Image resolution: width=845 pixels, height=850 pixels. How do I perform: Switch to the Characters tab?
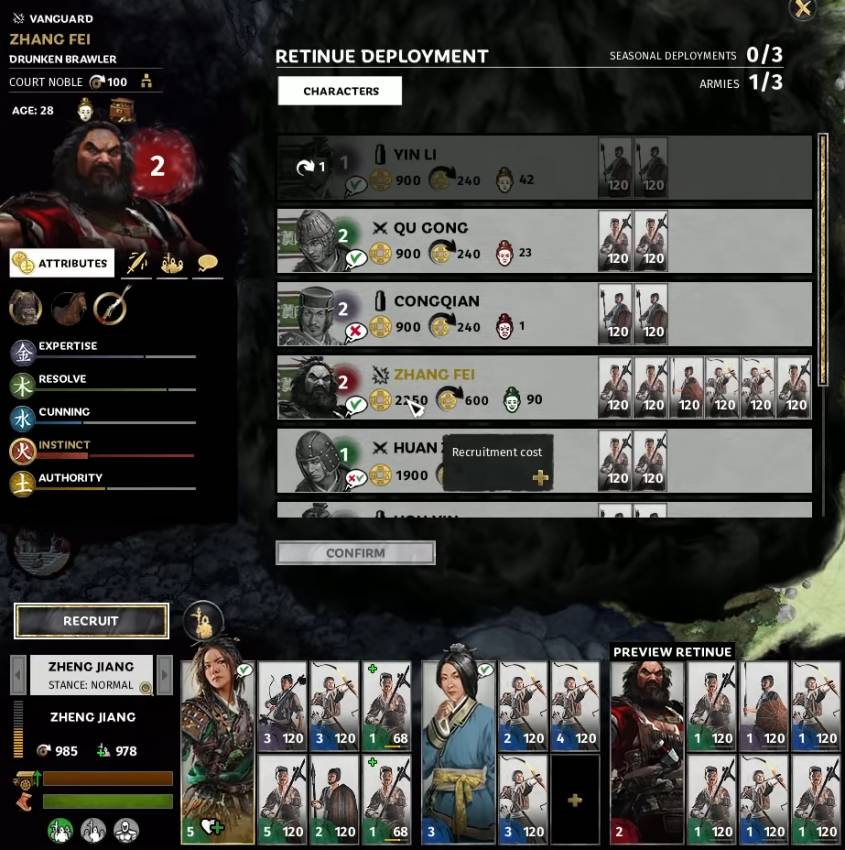(x=340, y=91)
